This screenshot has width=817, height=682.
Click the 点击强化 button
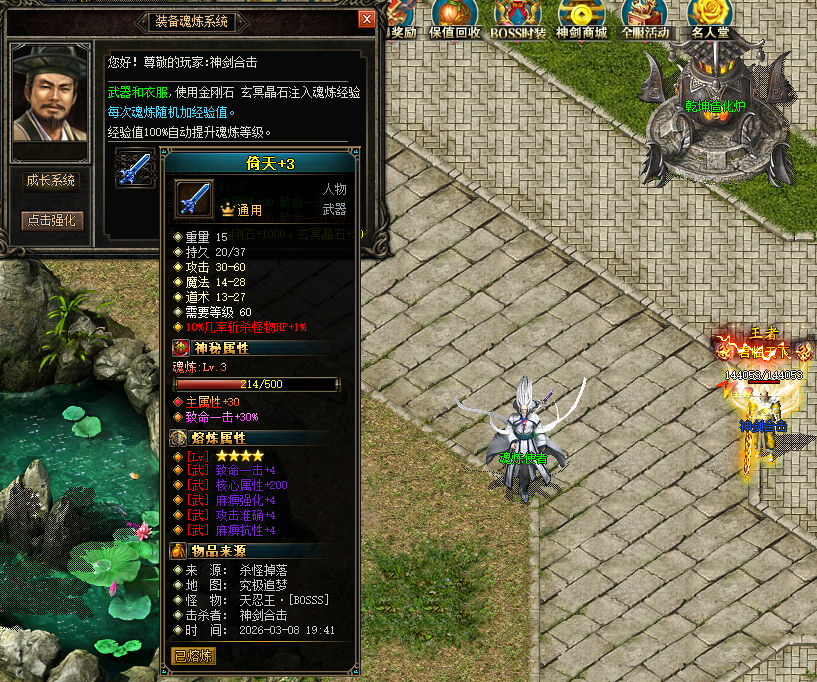point(53,220)
